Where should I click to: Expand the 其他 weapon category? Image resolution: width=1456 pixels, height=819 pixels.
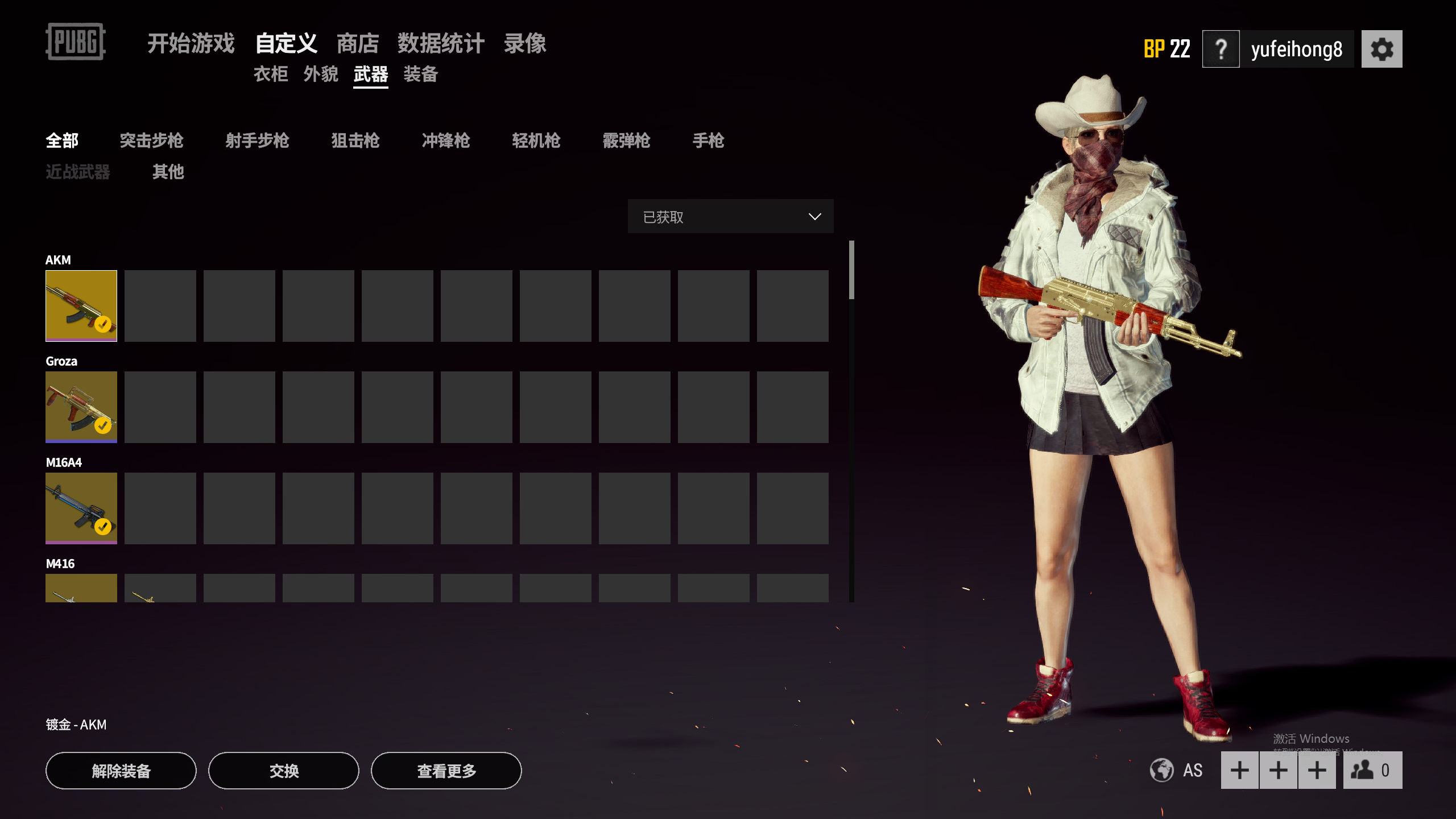click(168, 172)
